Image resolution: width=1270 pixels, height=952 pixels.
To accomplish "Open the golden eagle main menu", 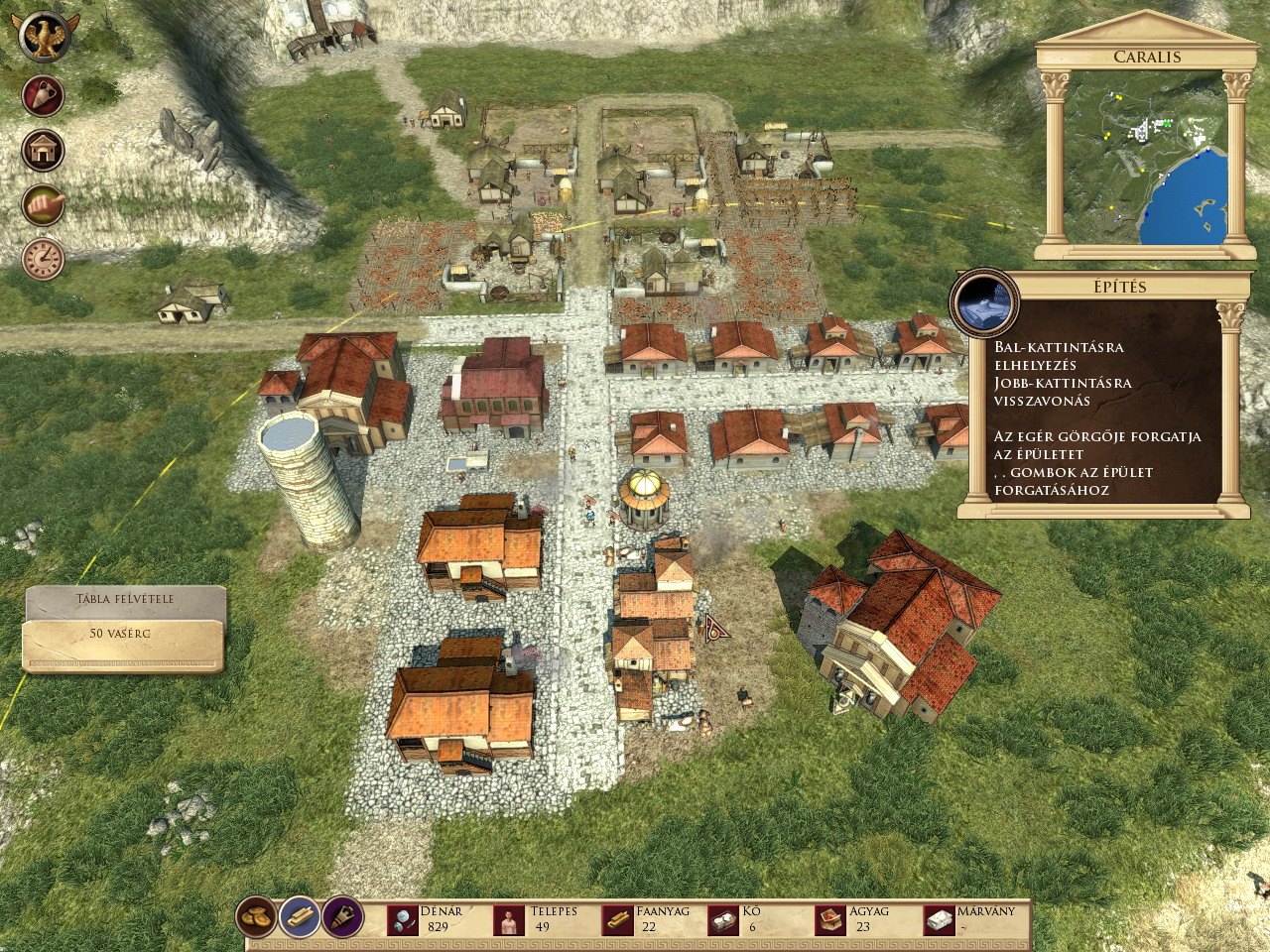I will (43, 38).
